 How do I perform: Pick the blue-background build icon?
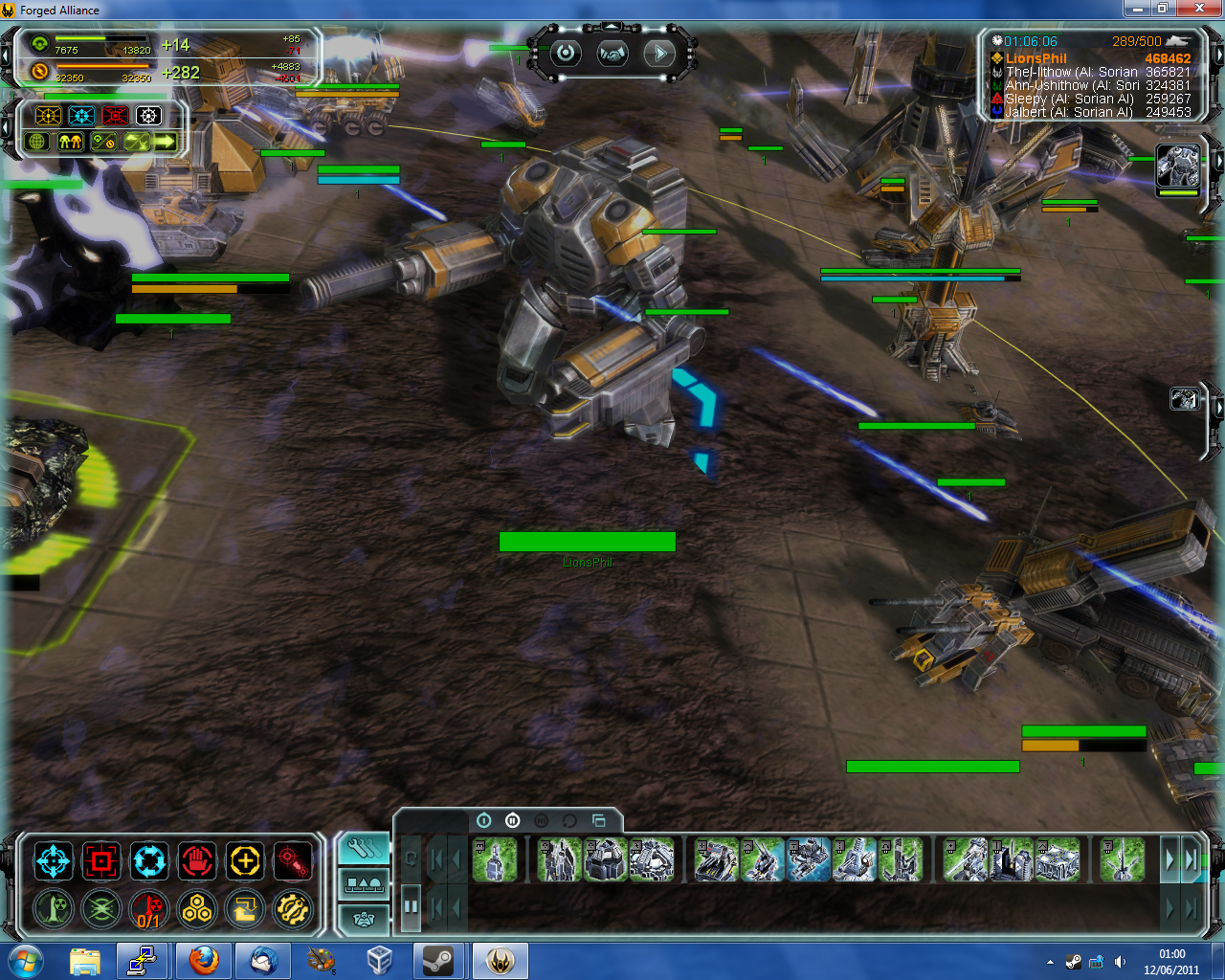point(809,859)
